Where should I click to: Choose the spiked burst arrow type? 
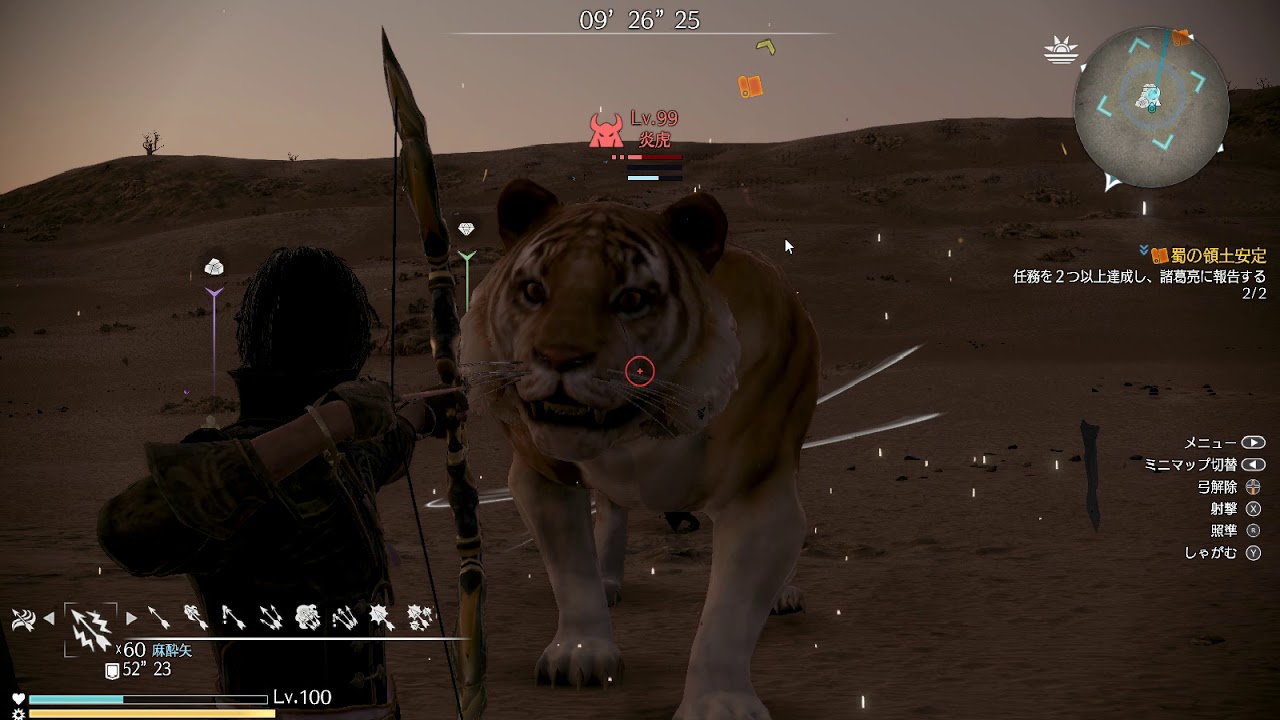[x=381, y=618]
